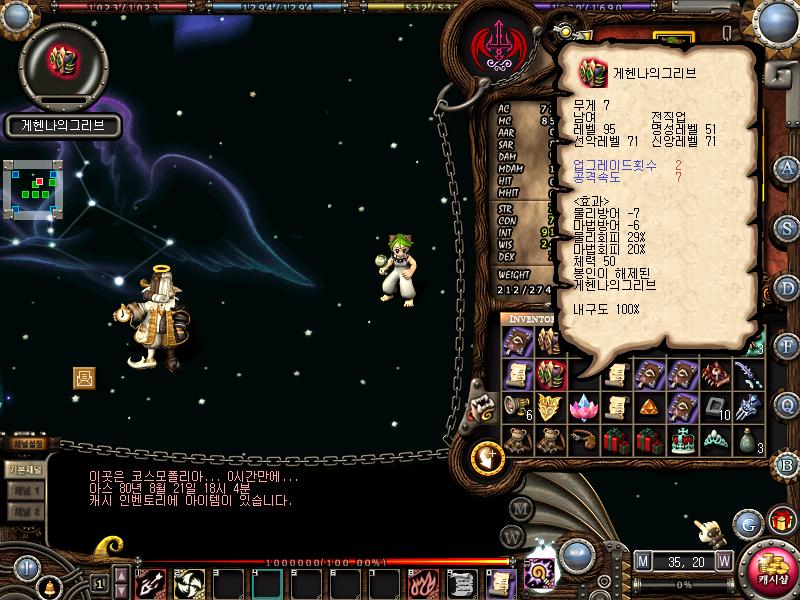Click the red gift box button

click(x=782, y=521)
